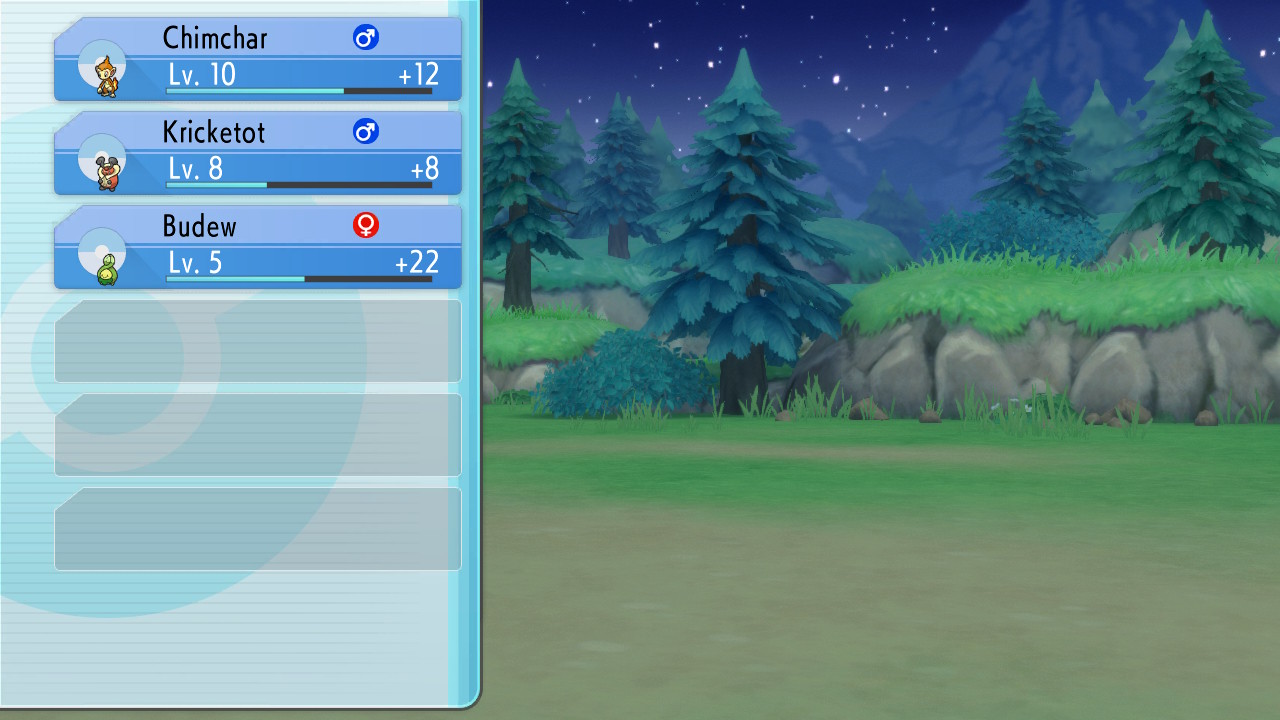Viewport: 1280px width, 720px height.
Task: Click the second empty party slot
Action: [x=258, y=433]
